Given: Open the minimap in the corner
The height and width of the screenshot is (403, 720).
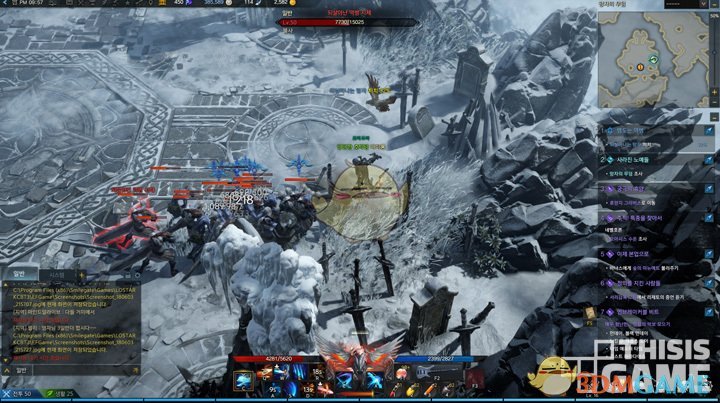Looking at the screenshot, I should click(x=656, y=62).
